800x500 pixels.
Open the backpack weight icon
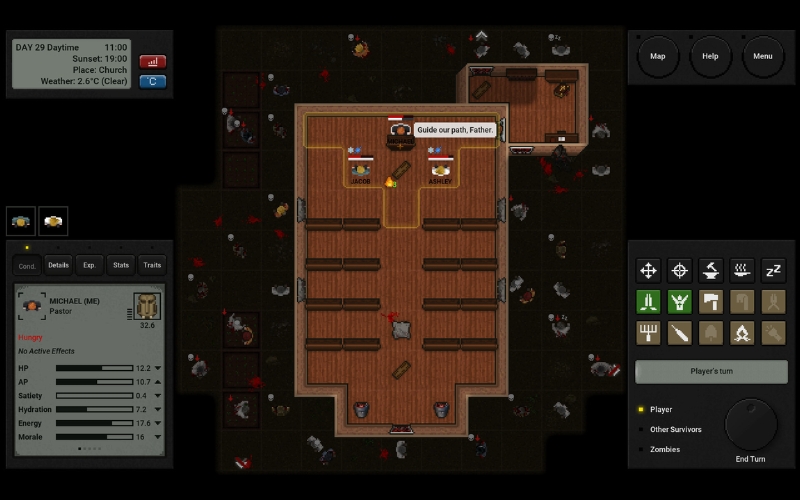147,306
